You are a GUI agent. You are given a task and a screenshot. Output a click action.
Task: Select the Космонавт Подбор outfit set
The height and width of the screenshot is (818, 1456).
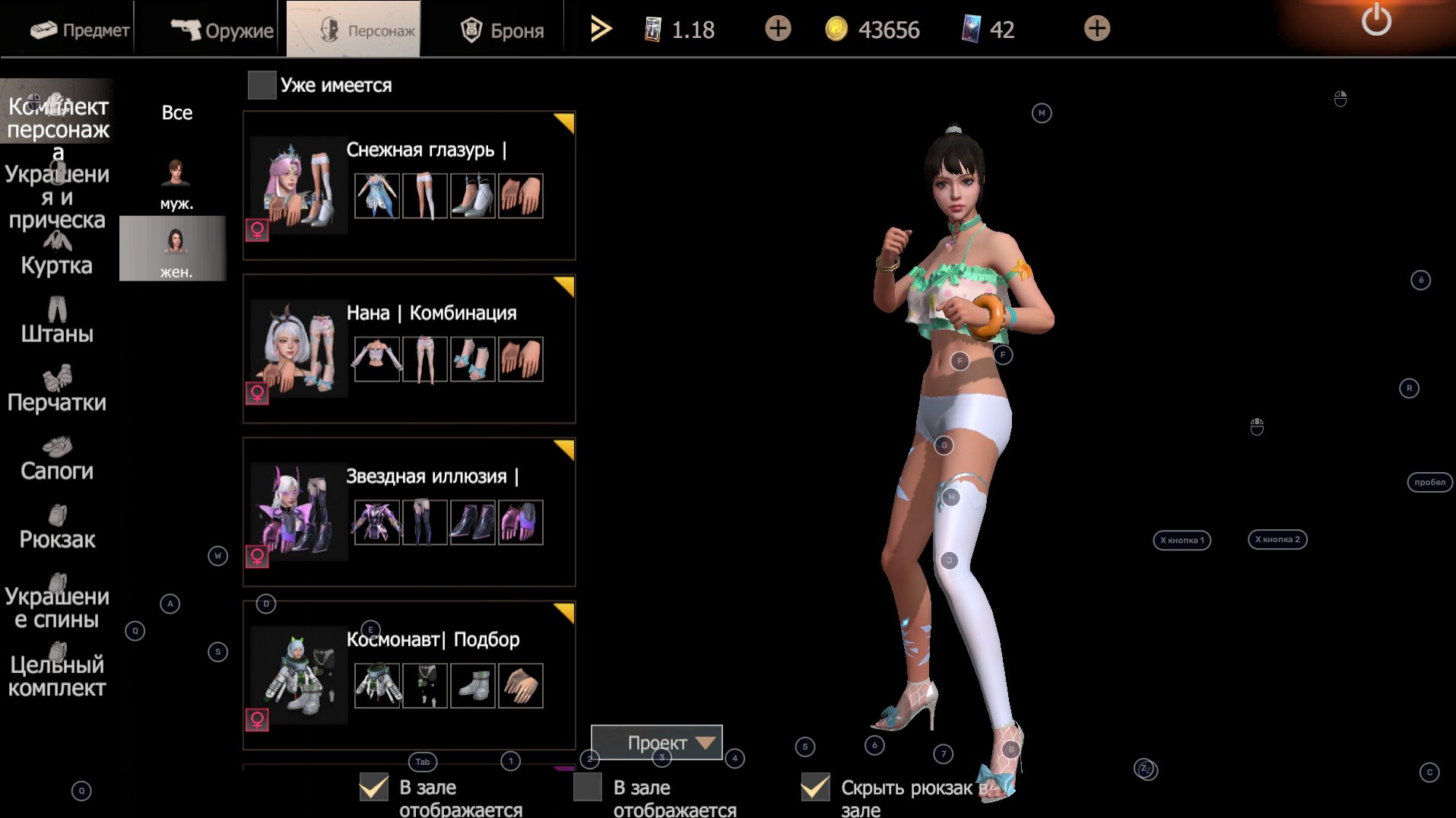pyautogui.click(x=408, y=675)
